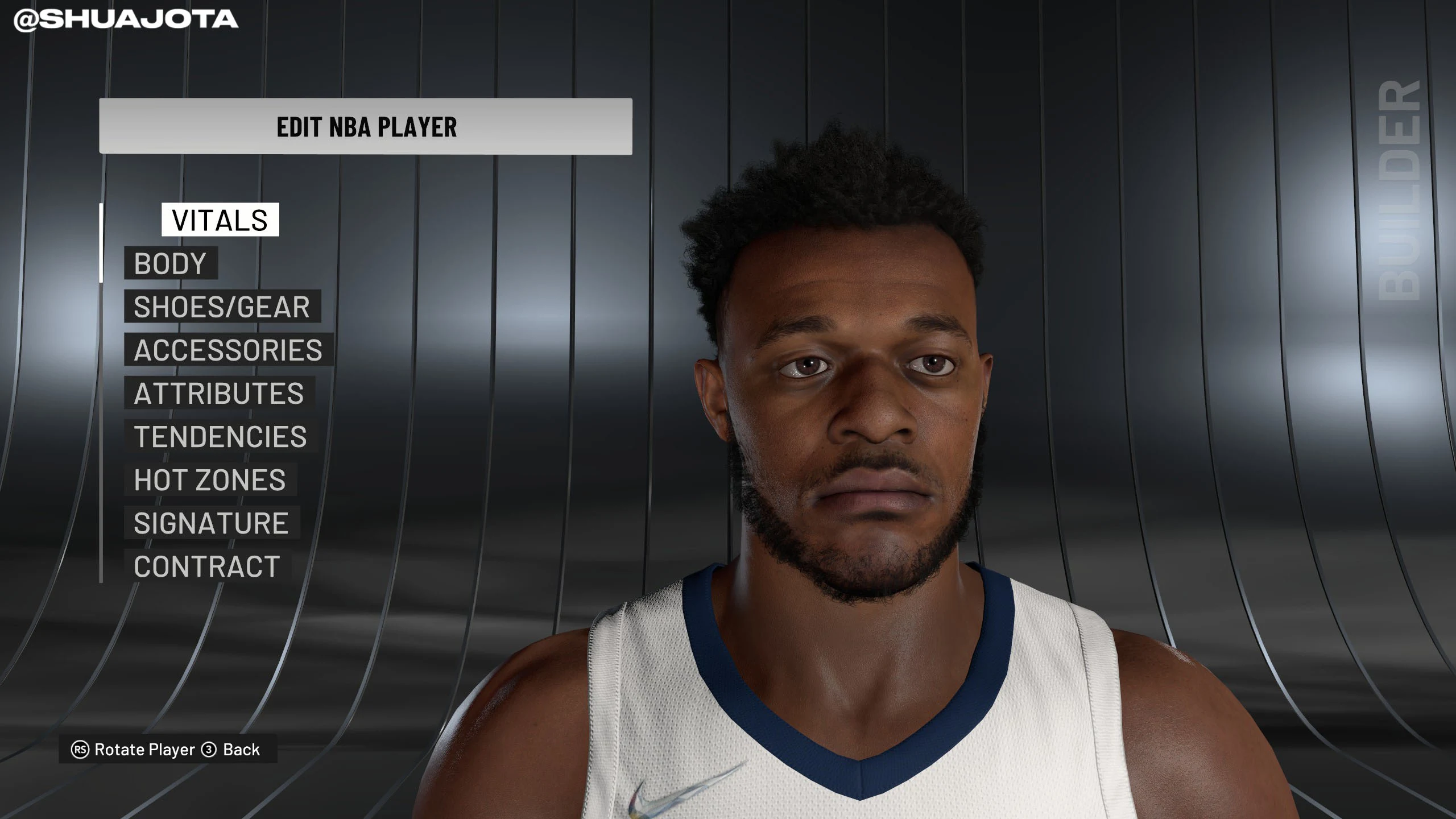Select the Hot Zones entry

tap(210, 479)
